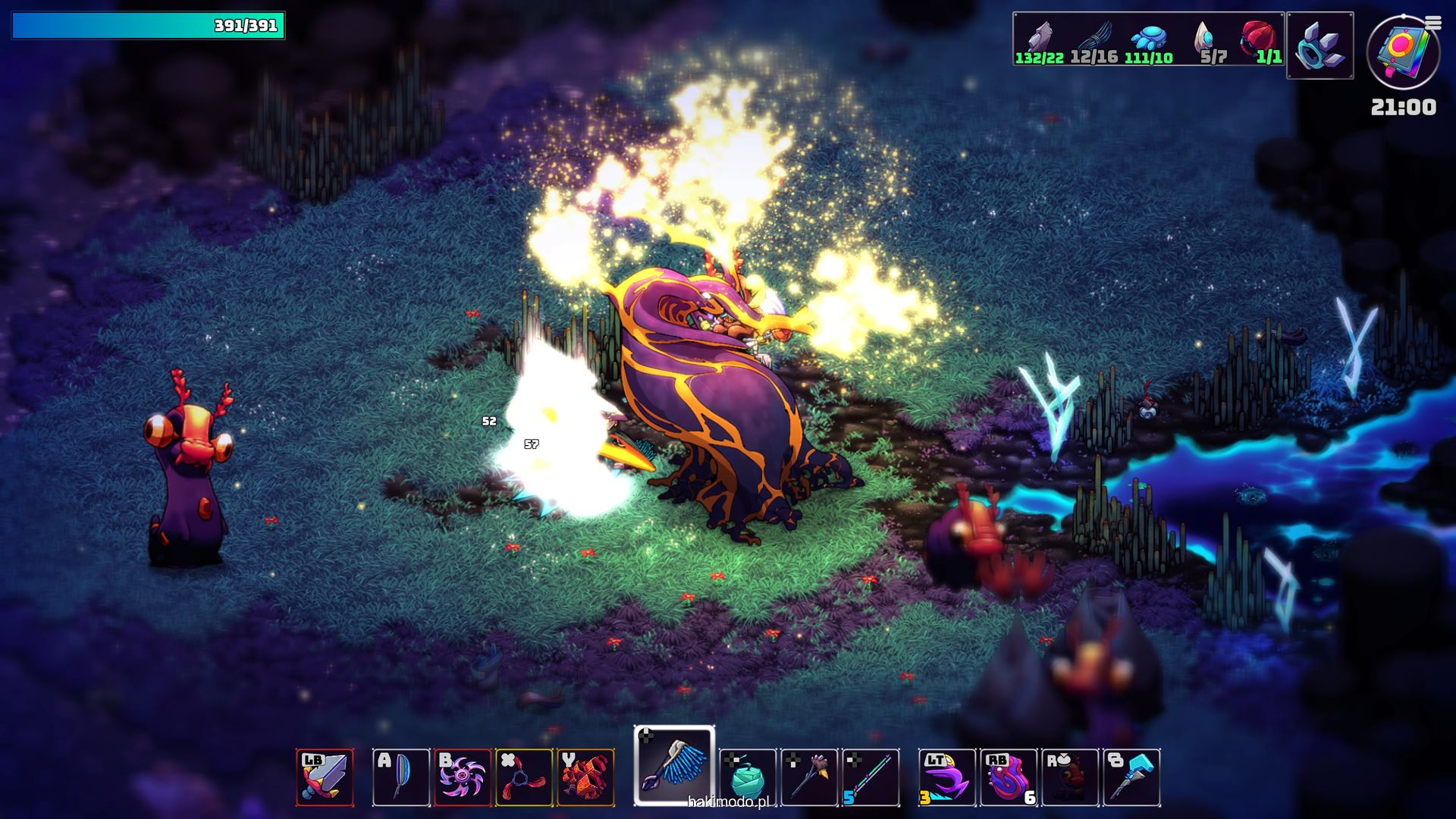Activate the three-armed red boomerang ability

point(524,777)
